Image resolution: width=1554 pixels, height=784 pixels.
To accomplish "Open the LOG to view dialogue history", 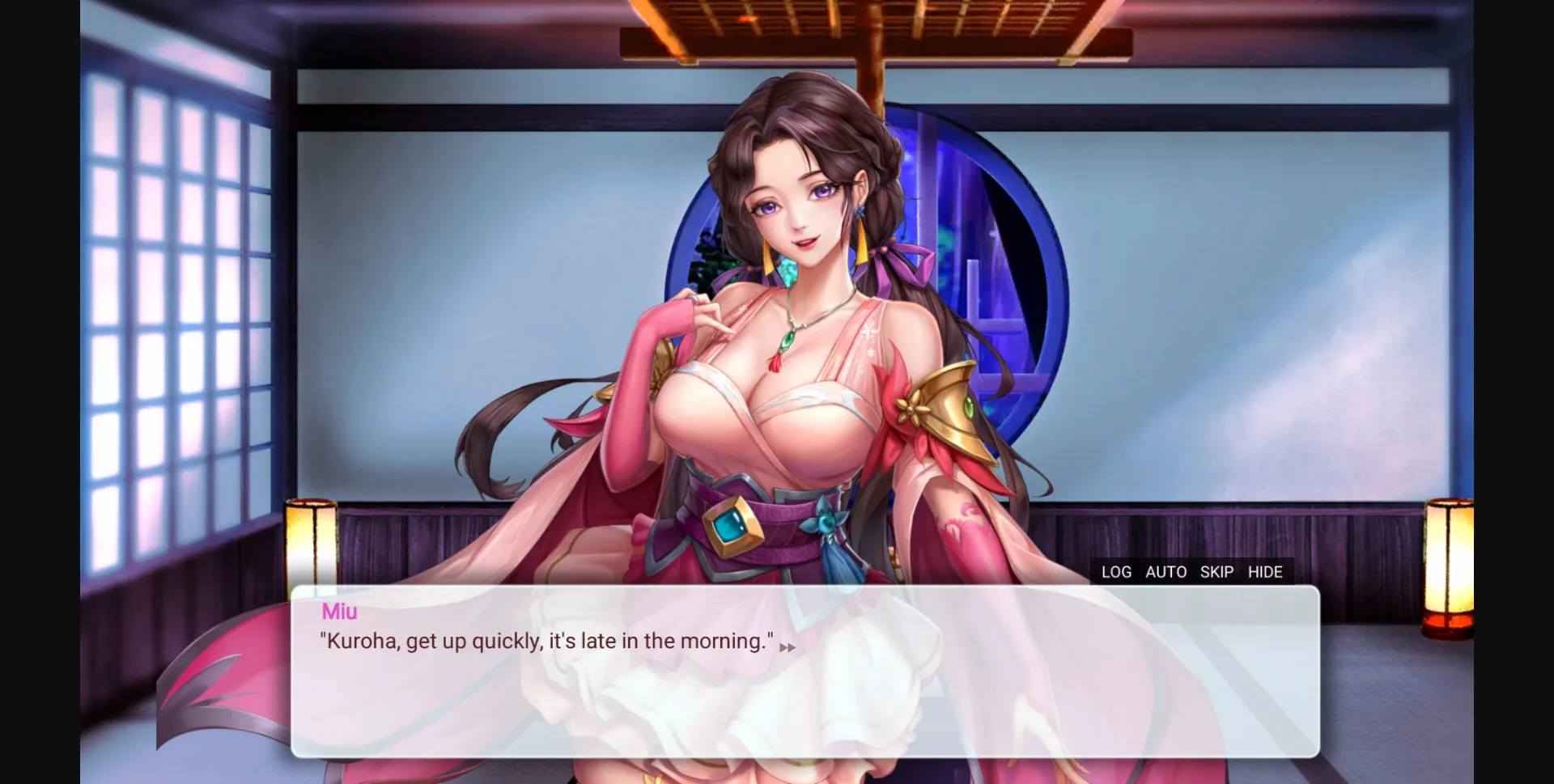I will [x=1116, y=572].
